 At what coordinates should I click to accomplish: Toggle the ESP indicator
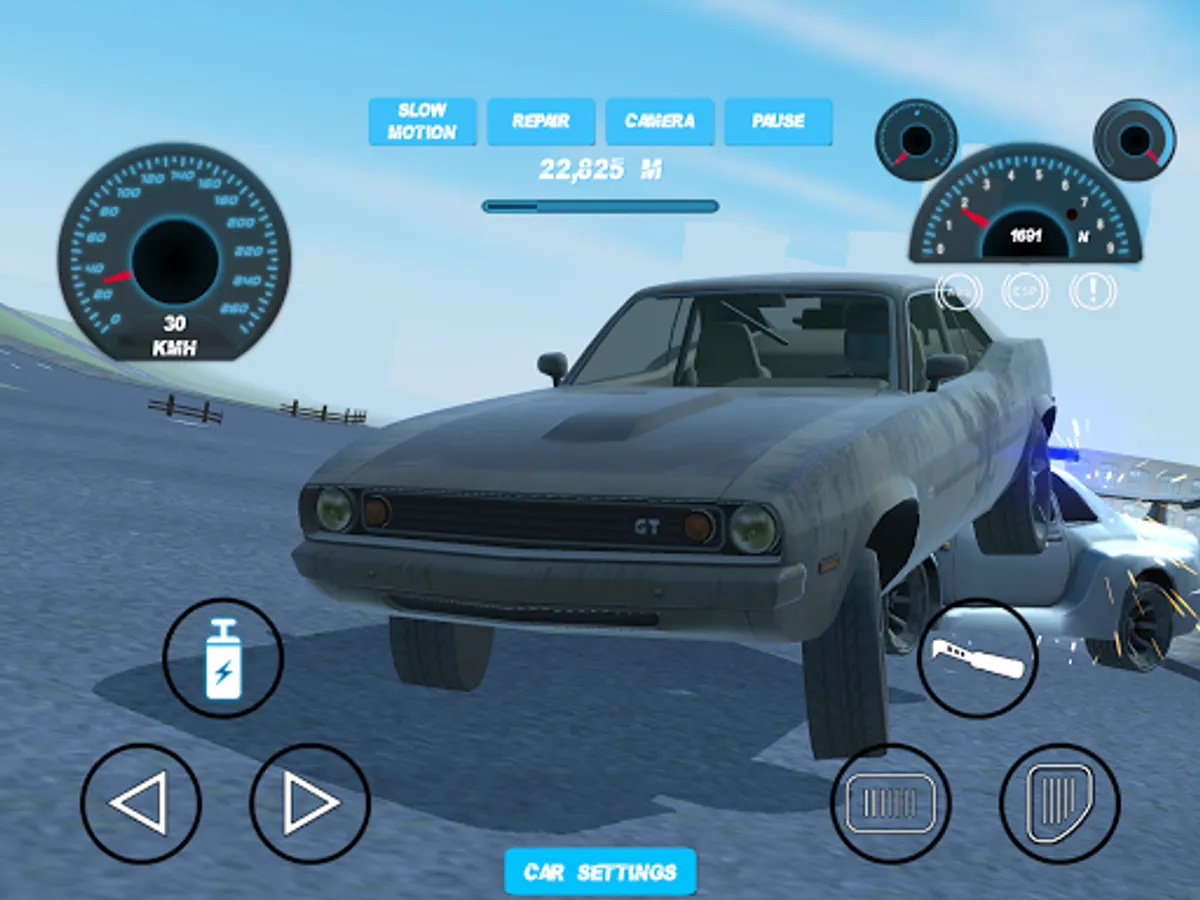[1025, 291]
